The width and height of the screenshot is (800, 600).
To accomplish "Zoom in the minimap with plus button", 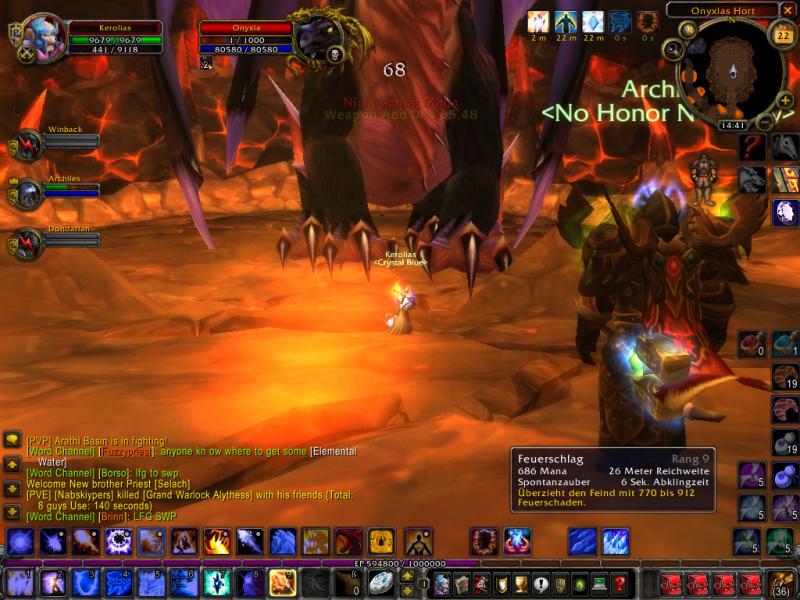I will point(786,101).
